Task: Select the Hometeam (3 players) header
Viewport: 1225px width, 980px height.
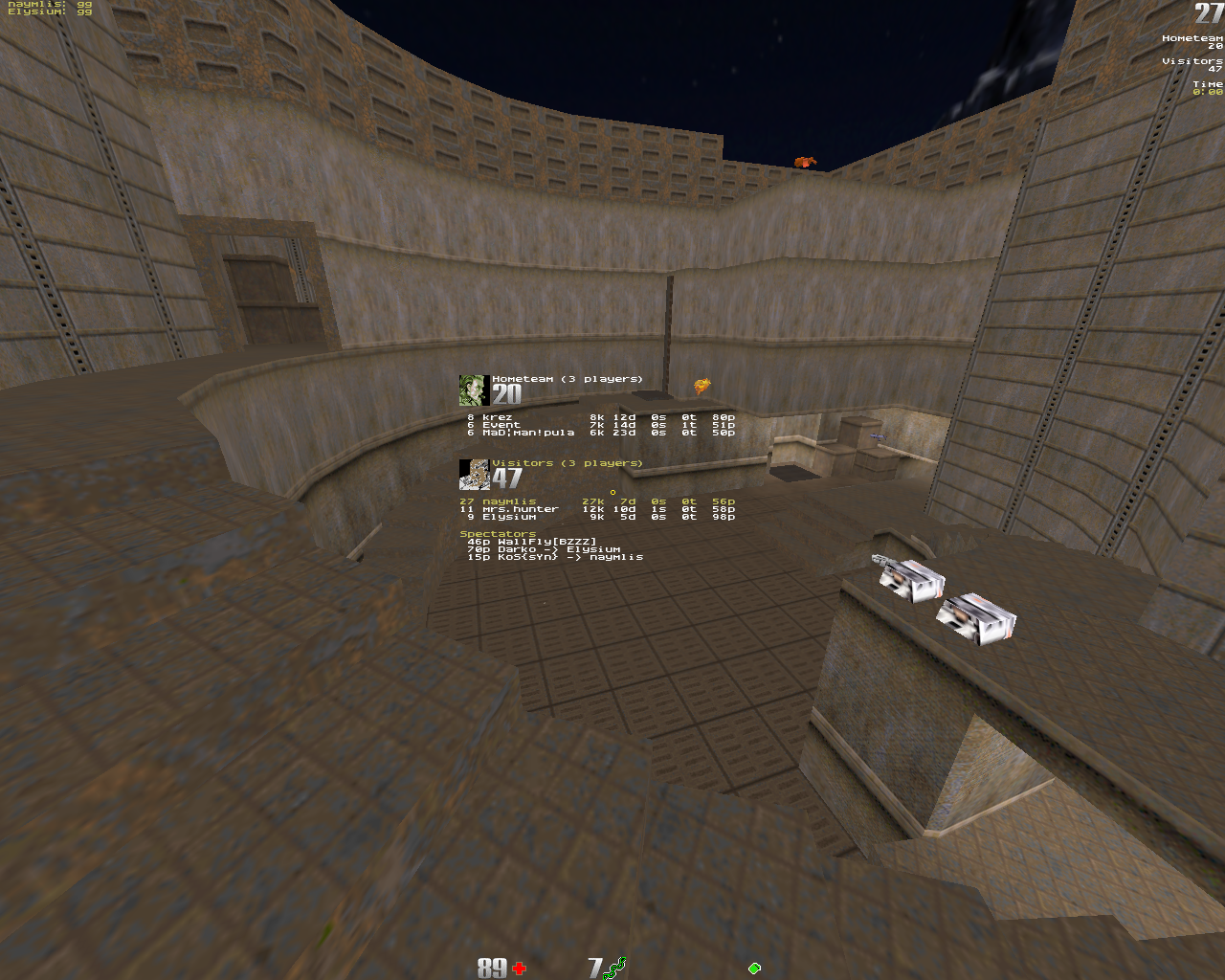Action: (567, 379)
